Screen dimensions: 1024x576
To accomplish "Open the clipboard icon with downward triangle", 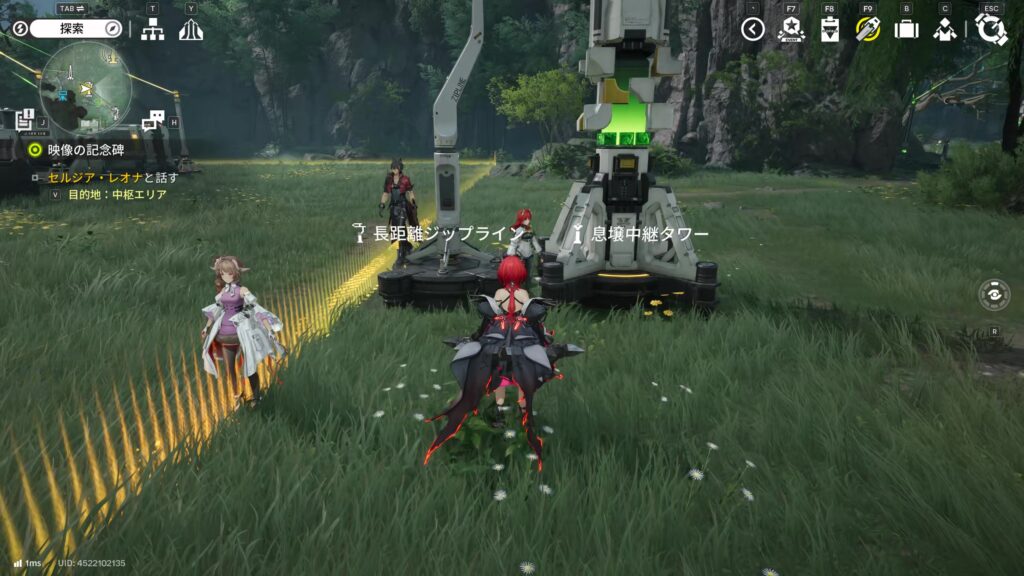I will 830,30.
